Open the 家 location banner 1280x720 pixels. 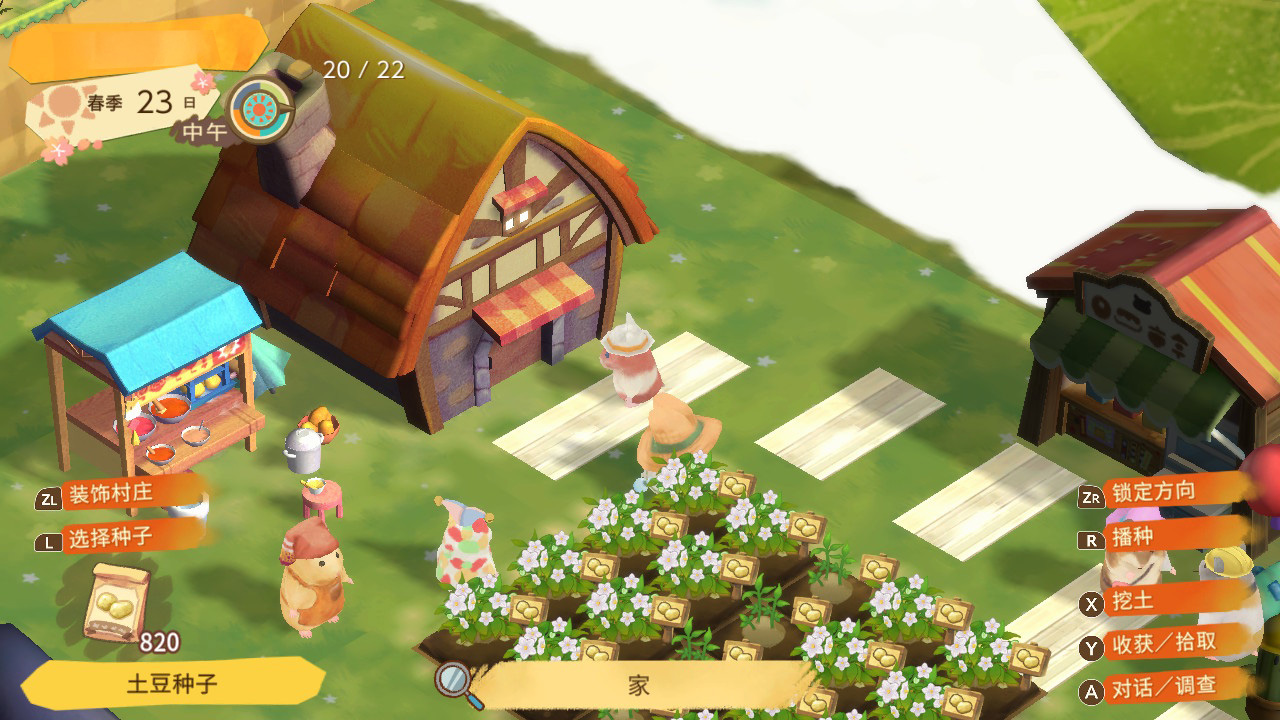(640, 685)
